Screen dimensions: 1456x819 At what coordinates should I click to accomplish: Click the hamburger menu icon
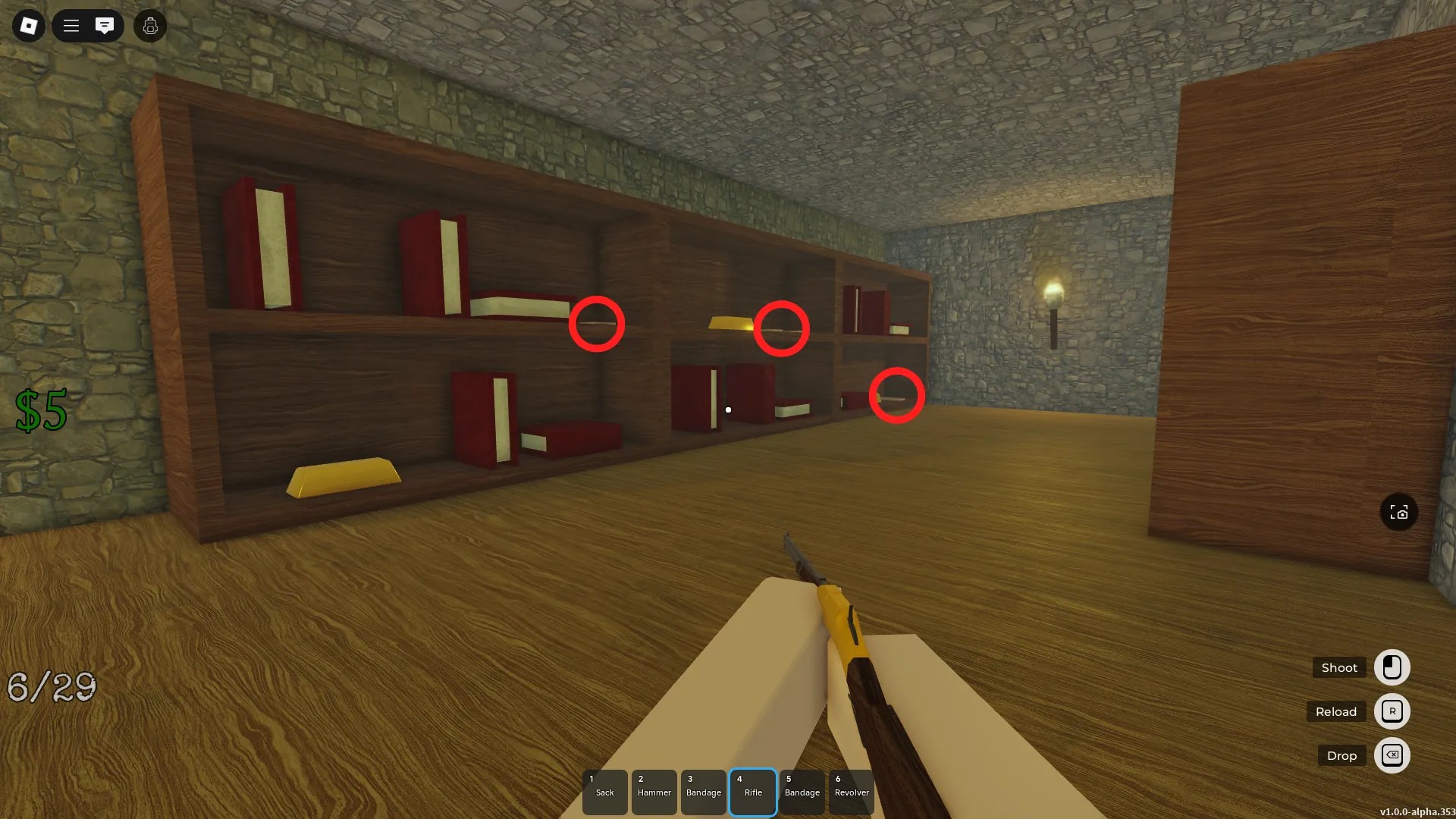pos(71,26)
